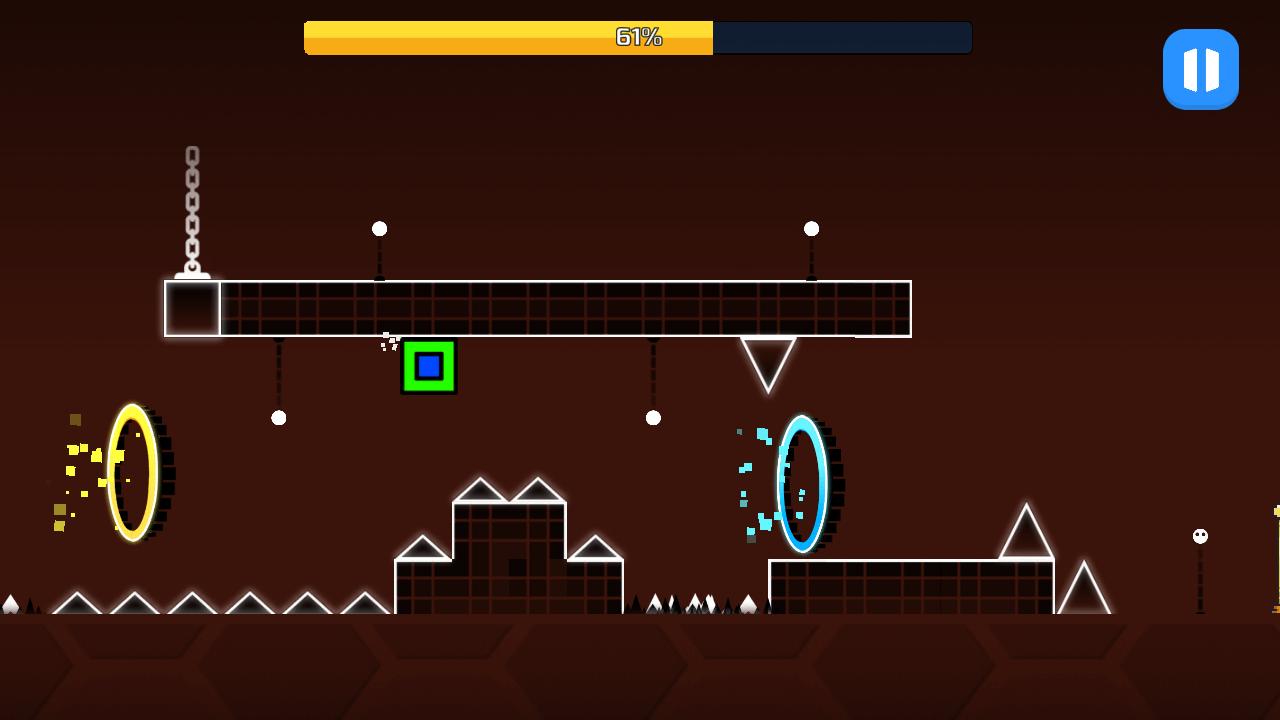Click the glowing block at the platform's left end

pyautogui.click(x=192, y=308)
